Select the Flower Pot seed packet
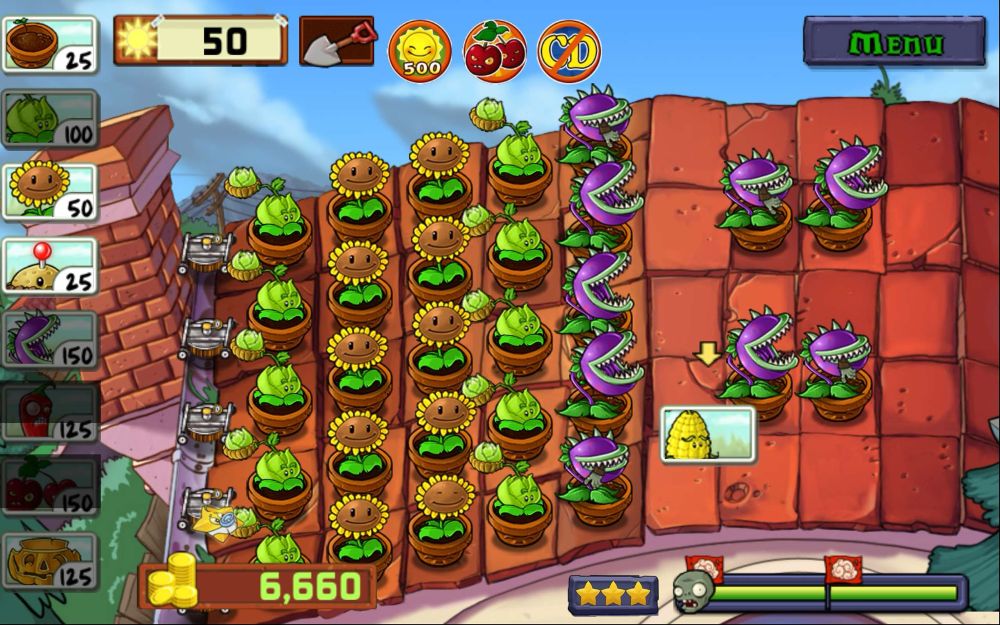The image size is (1000, 625). pos(50,44)
